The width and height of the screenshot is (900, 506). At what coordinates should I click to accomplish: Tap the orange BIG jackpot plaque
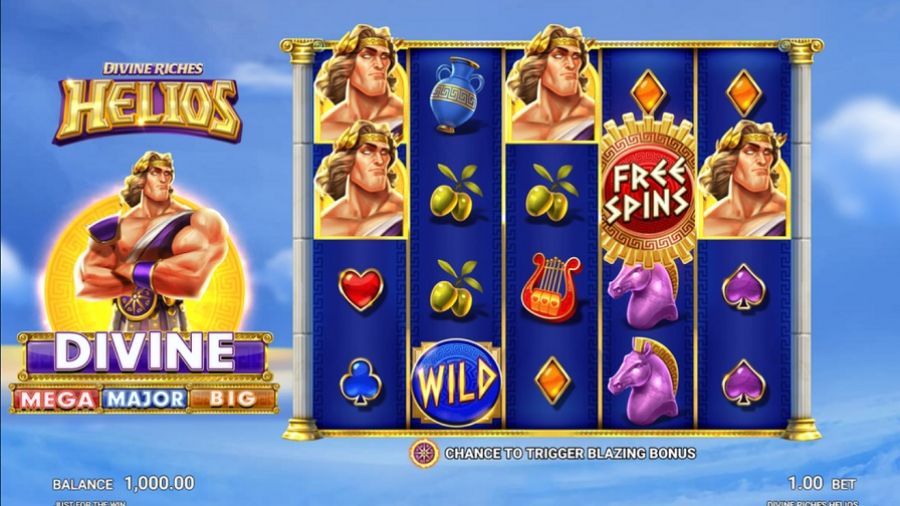(x=232, y=399)
